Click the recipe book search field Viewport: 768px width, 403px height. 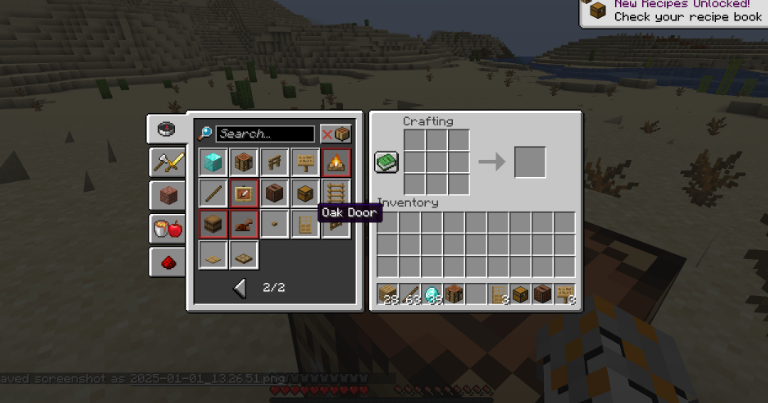(x=265, y=134)
